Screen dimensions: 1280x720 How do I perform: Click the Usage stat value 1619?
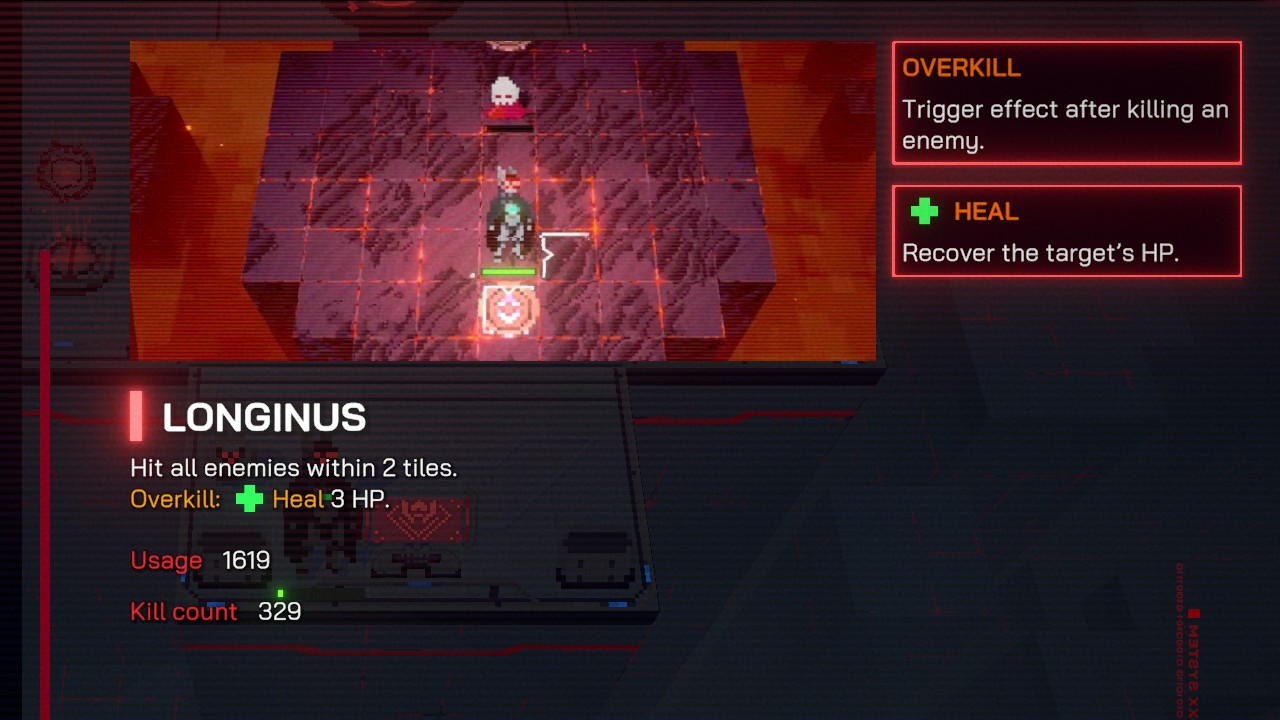point(247,561)
